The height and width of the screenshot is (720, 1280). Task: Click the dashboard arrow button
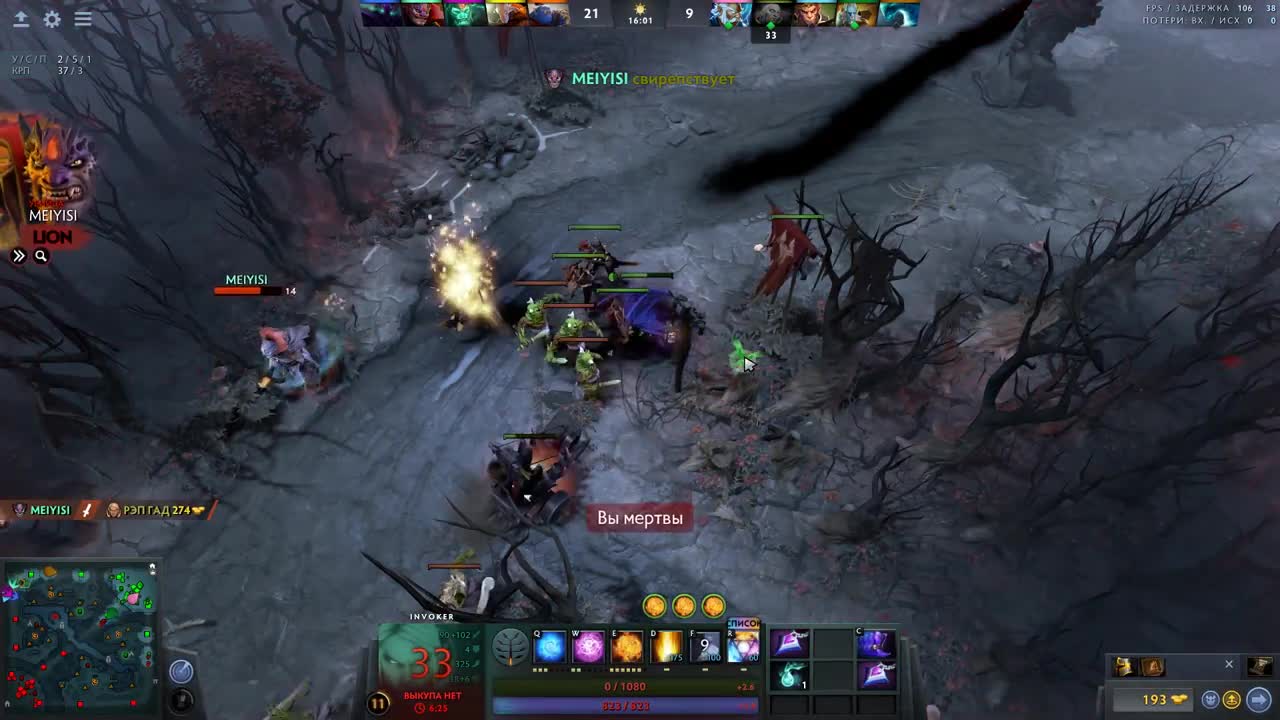click(x=20, y=19)
